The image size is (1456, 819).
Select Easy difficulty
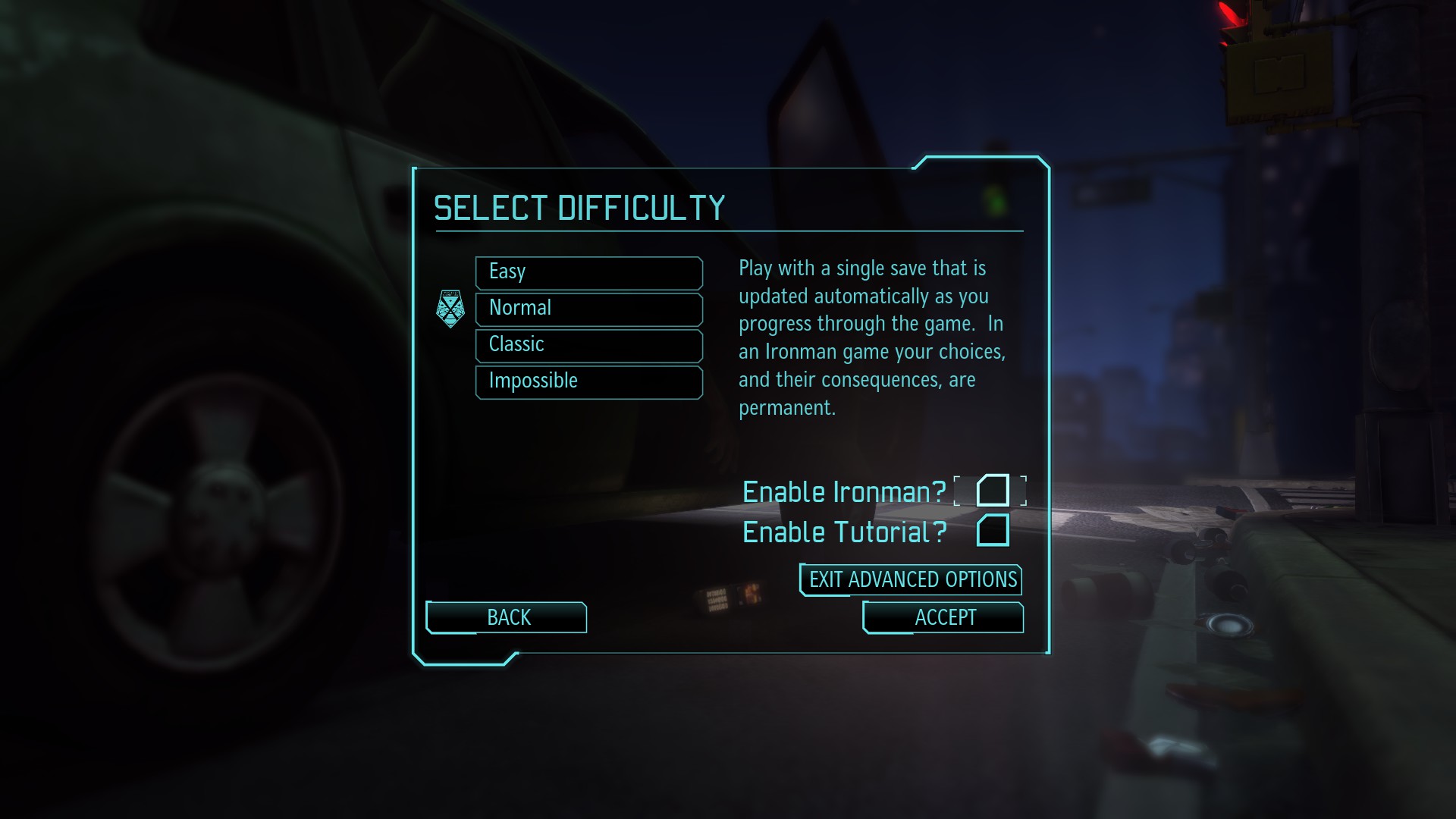pos(588,272)
